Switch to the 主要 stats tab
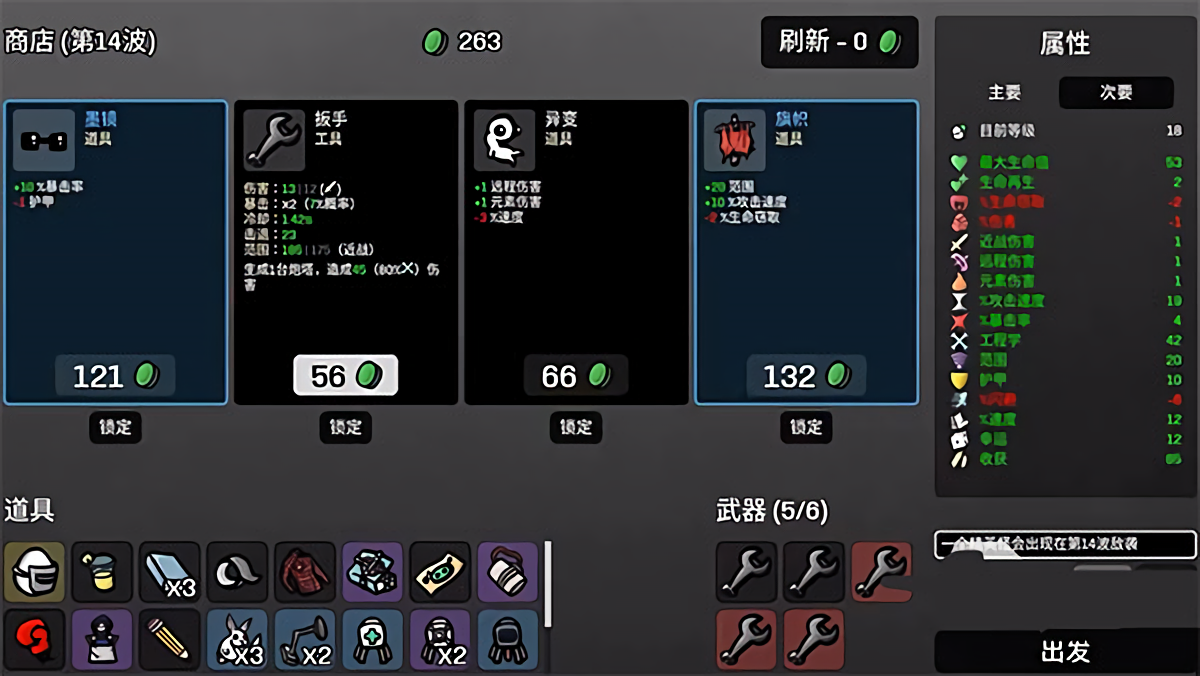Image resolution: width=1200 pixels, height=676 pixels. [1004, 92]
